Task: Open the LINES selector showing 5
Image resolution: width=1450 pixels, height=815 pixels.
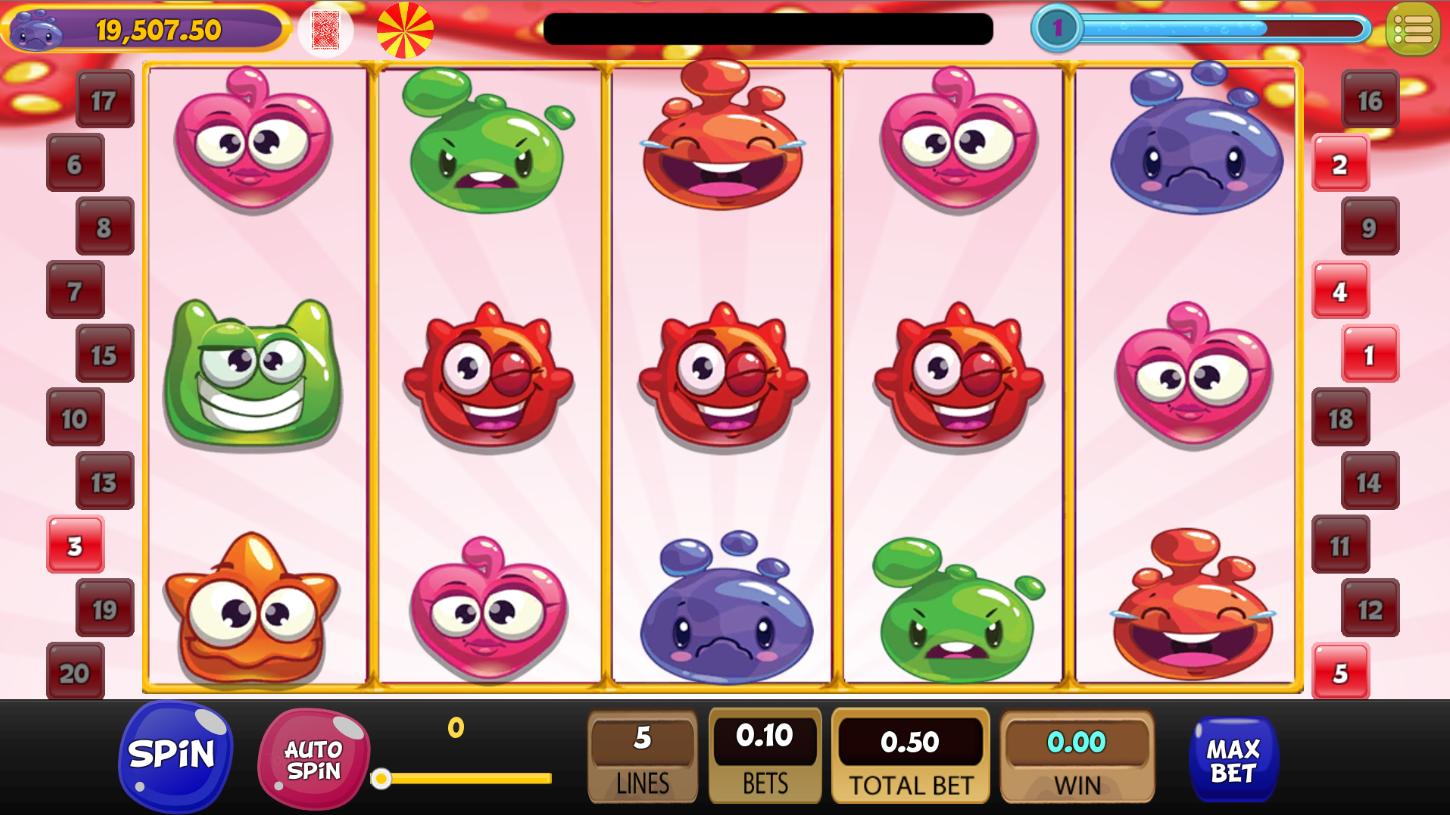Action: tap(643, 755)
